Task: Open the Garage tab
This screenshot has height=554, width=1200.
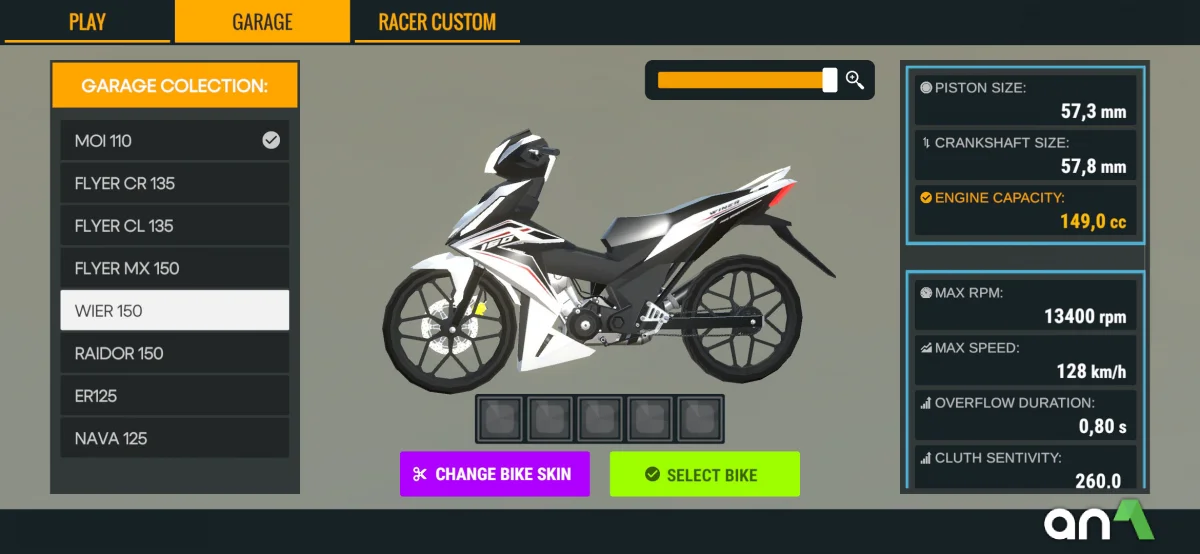Action: click(x=262, y=22)
